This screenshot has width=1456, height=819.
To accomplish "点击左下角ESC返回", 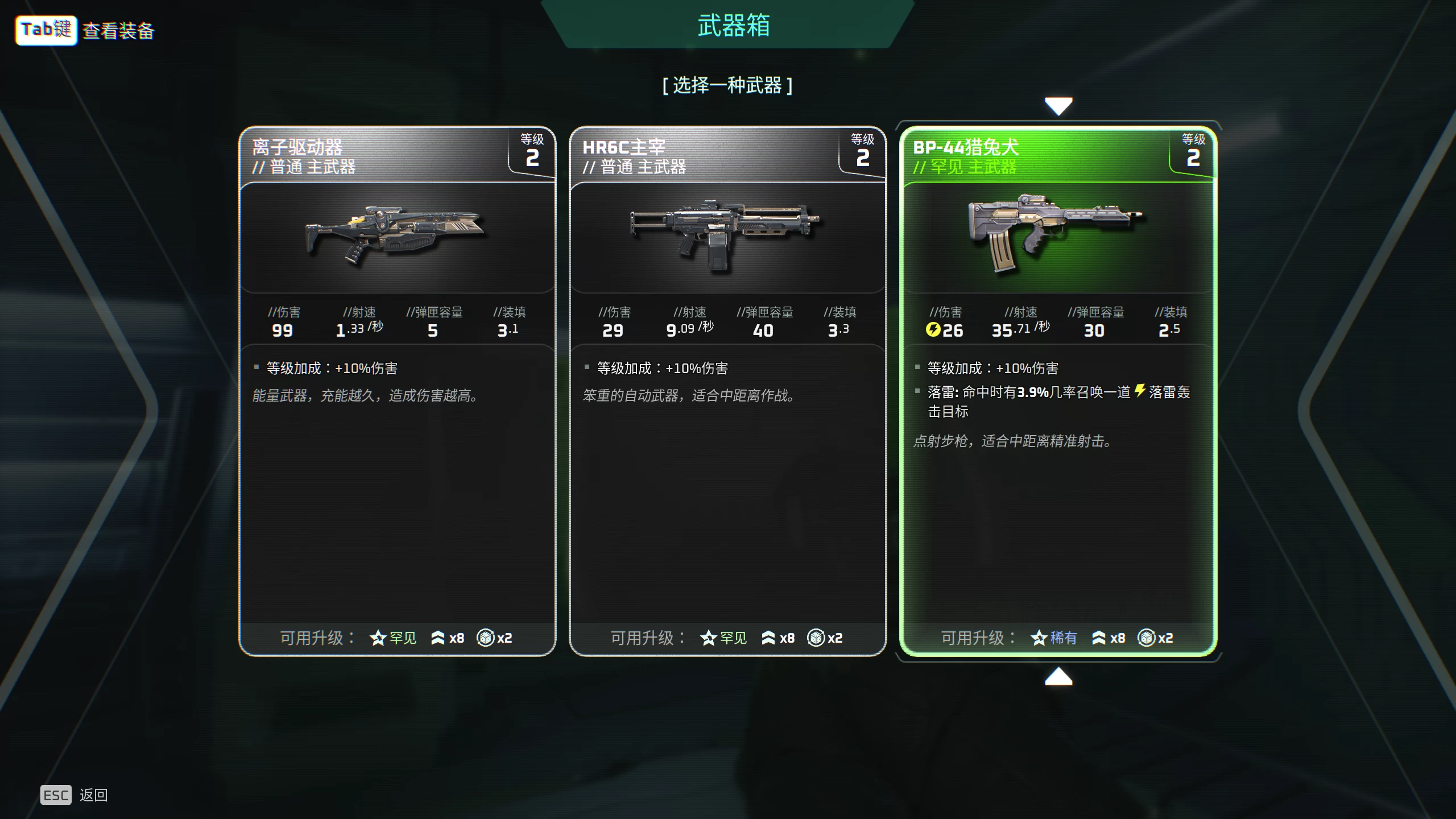I will [x=56, y=795].
